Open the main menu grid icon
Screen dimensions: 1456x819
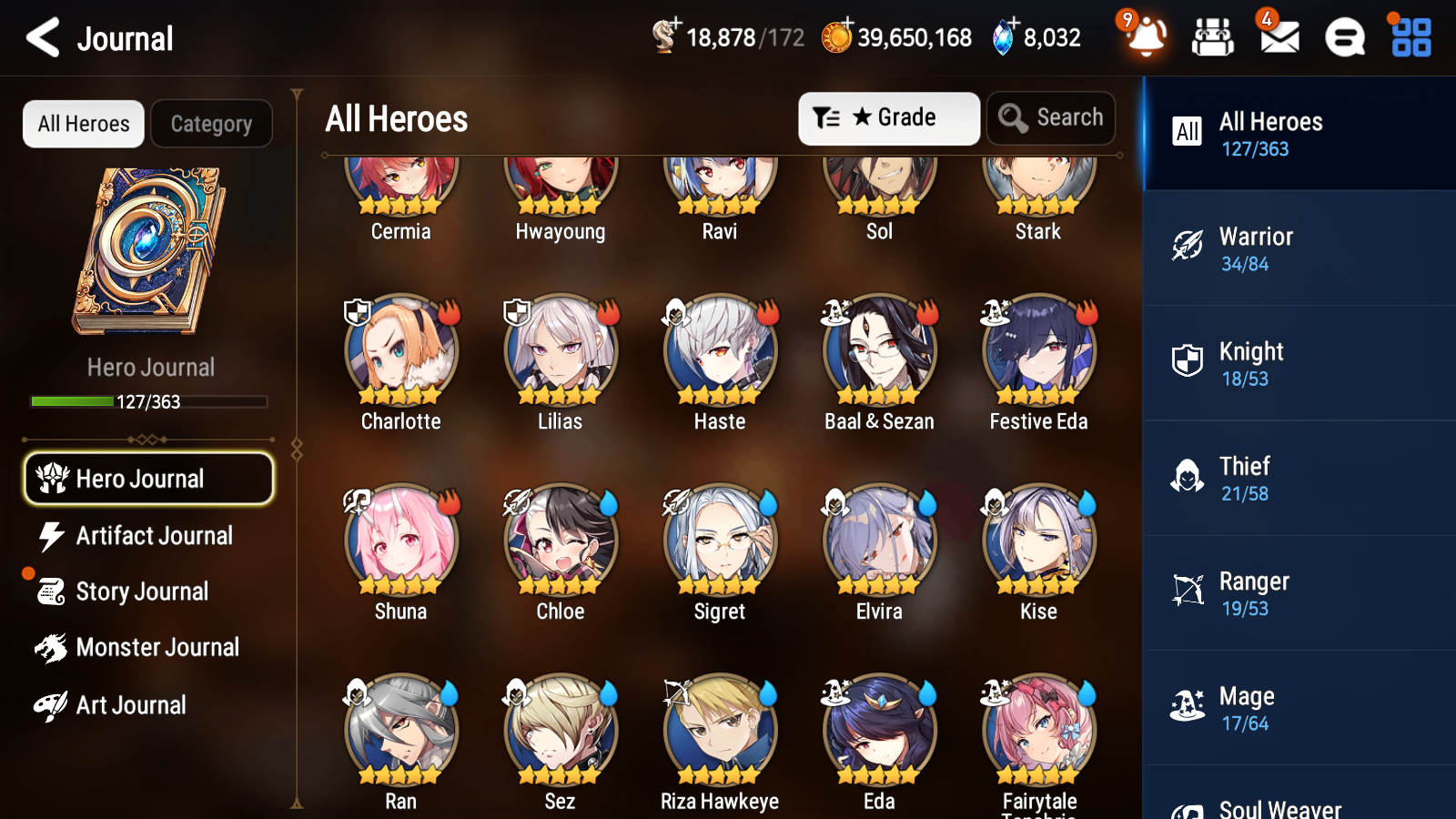pos(1409,37)
